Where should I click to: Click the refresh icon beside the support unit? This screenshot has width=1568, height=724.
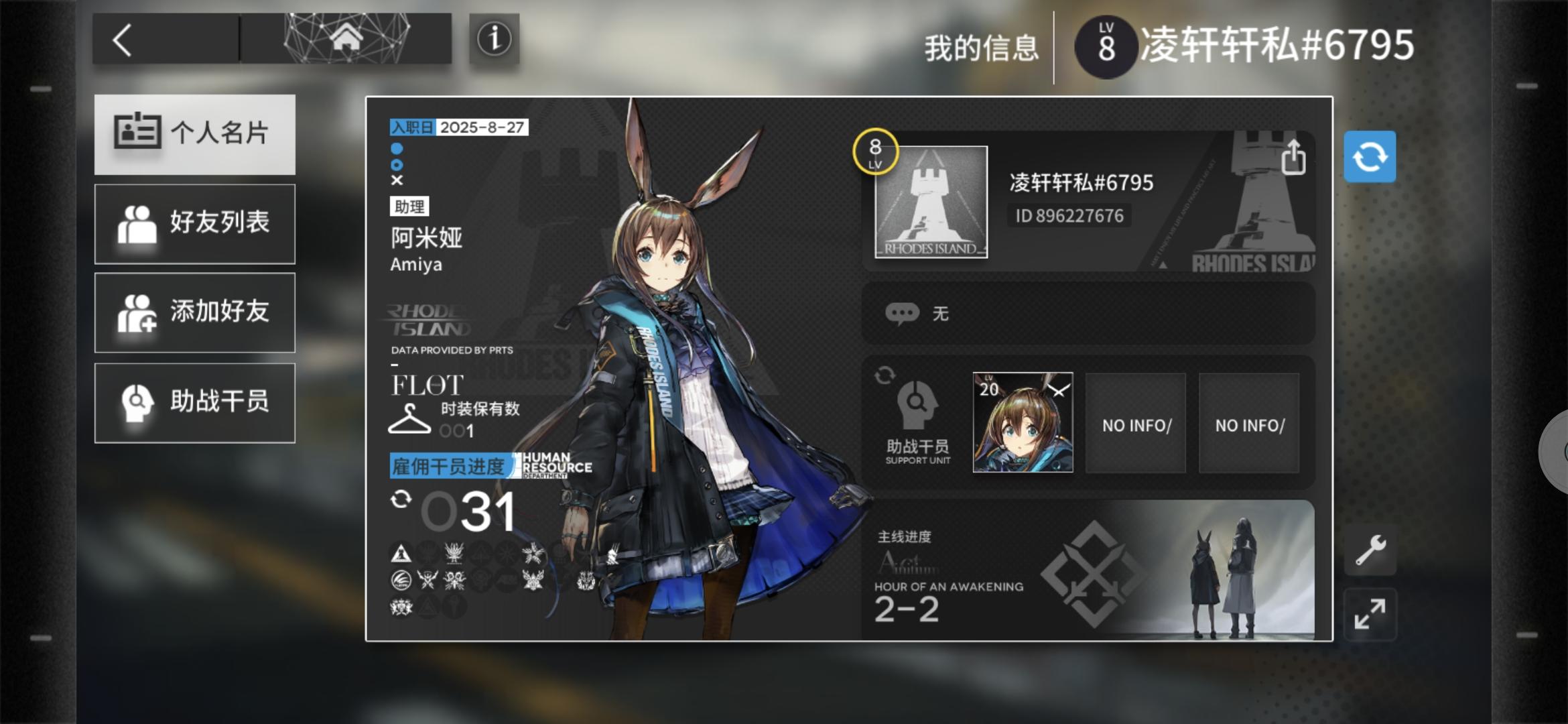coord(884,376)
